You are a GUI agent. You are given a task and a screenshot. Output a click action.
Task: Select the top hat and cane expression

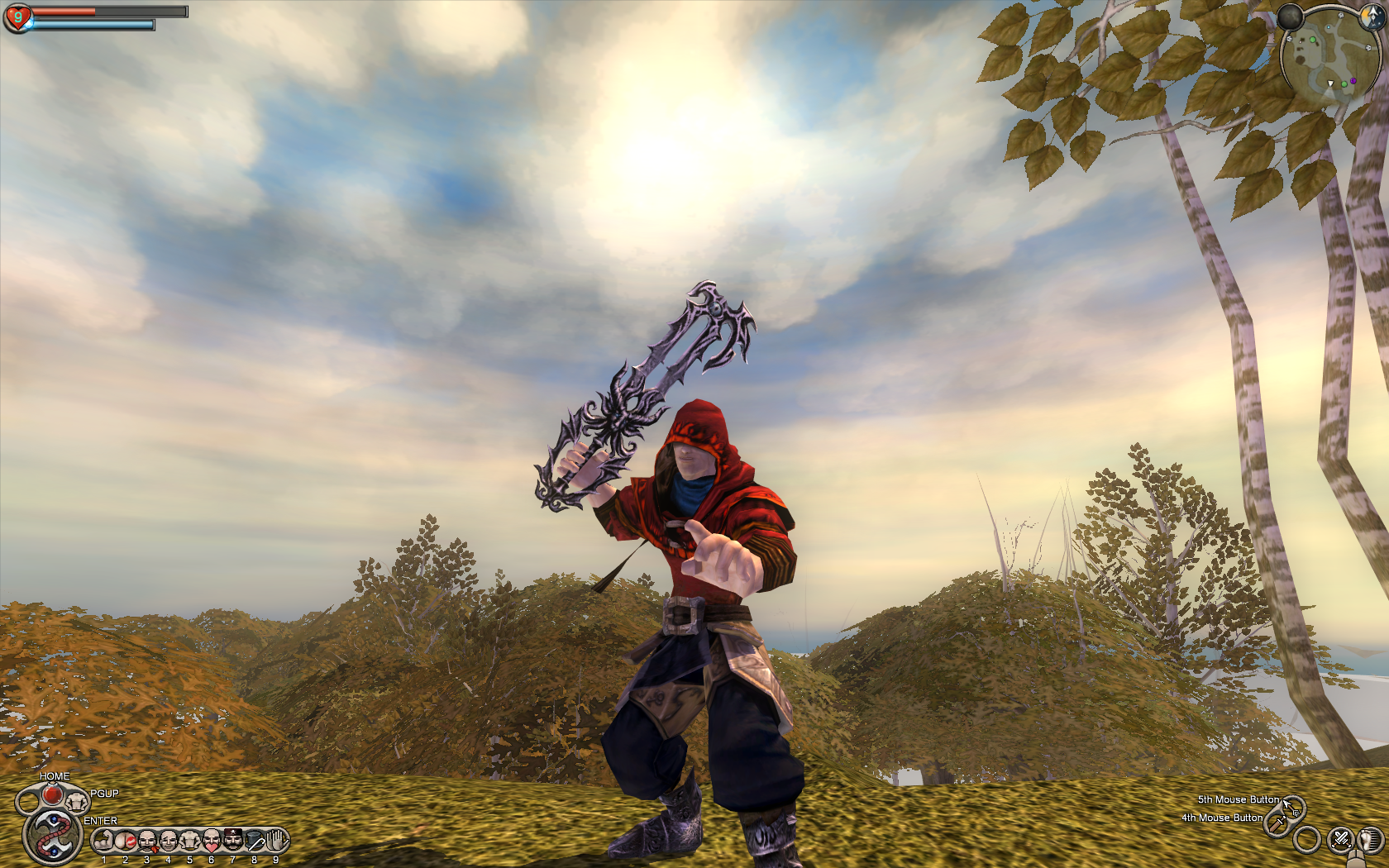tap(255, 842)
